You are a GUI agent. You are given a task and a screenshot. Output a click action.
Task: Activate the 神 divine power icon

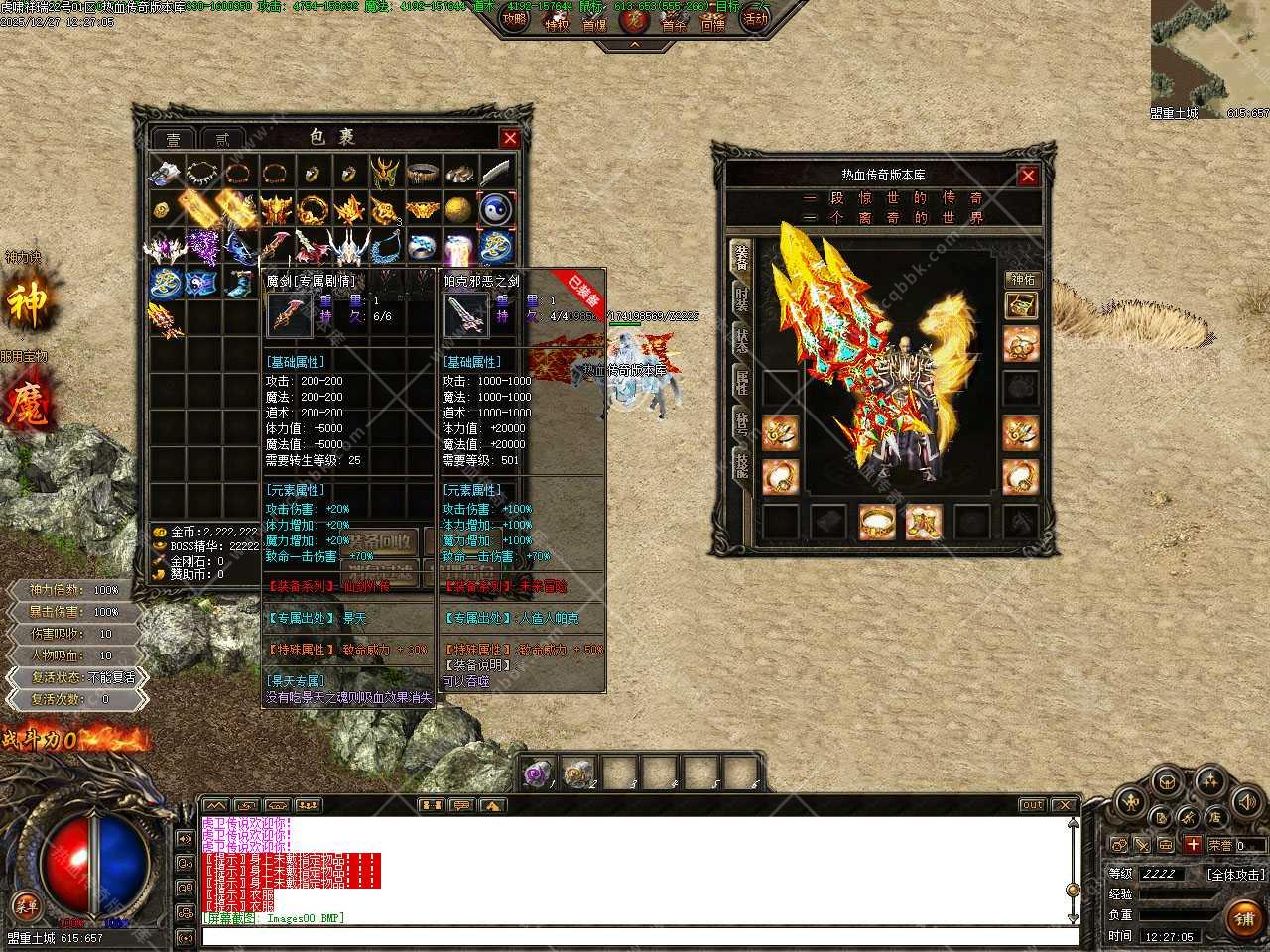(27, 303)
